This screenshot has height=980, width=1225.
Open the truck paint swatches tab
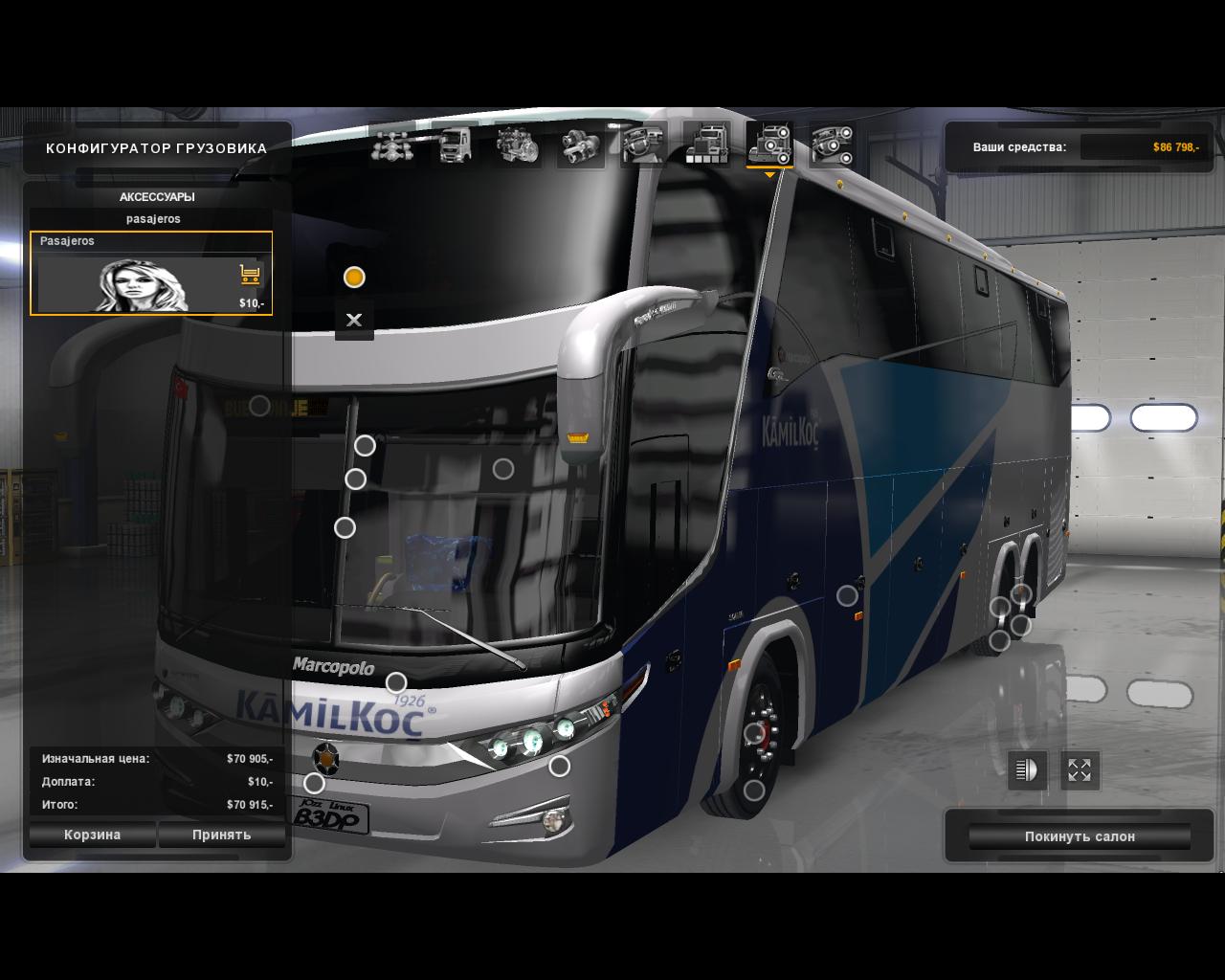click(x=706, y=145)
